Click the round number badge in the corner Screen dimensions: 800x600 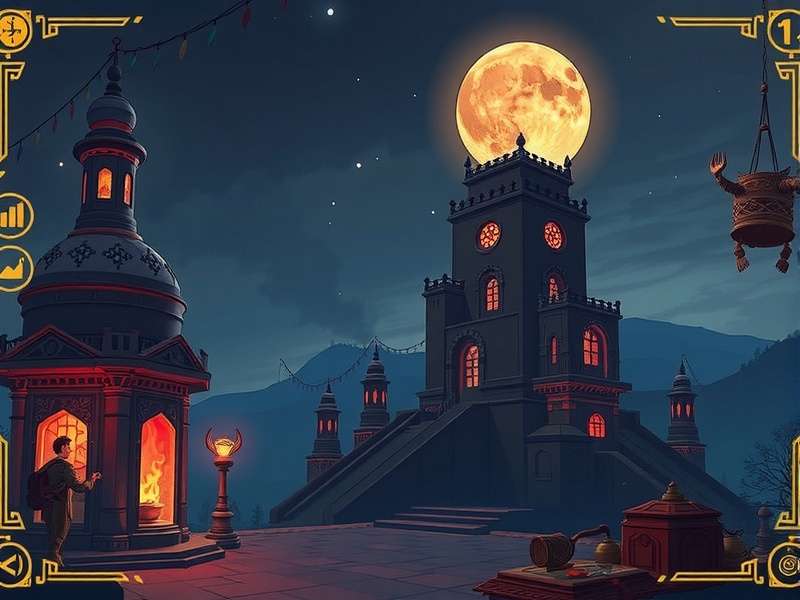785,31
